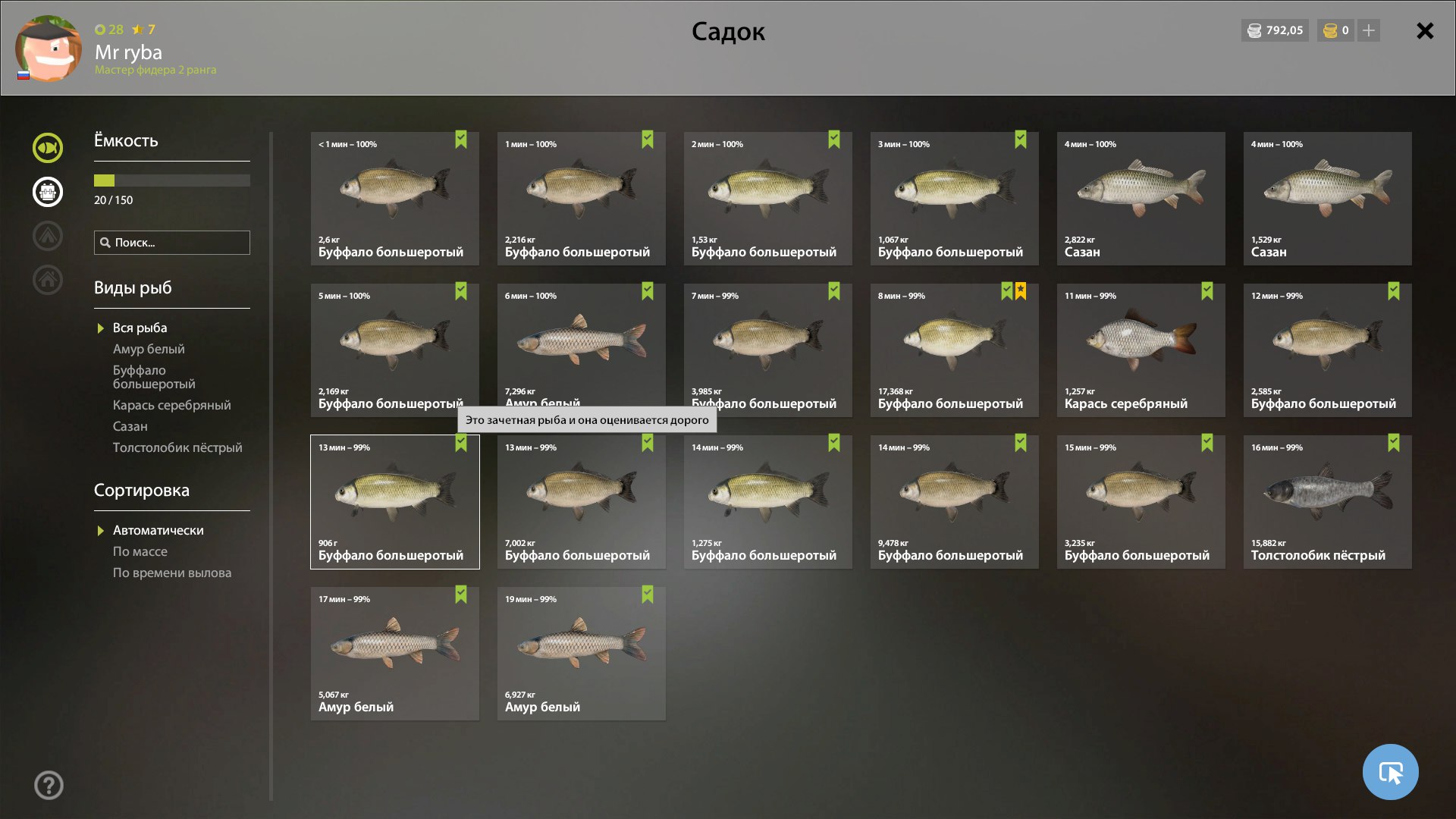Viewport: 1456px width, 819px height.
Task: Sort fish По массе
Action: click(140, 551)
